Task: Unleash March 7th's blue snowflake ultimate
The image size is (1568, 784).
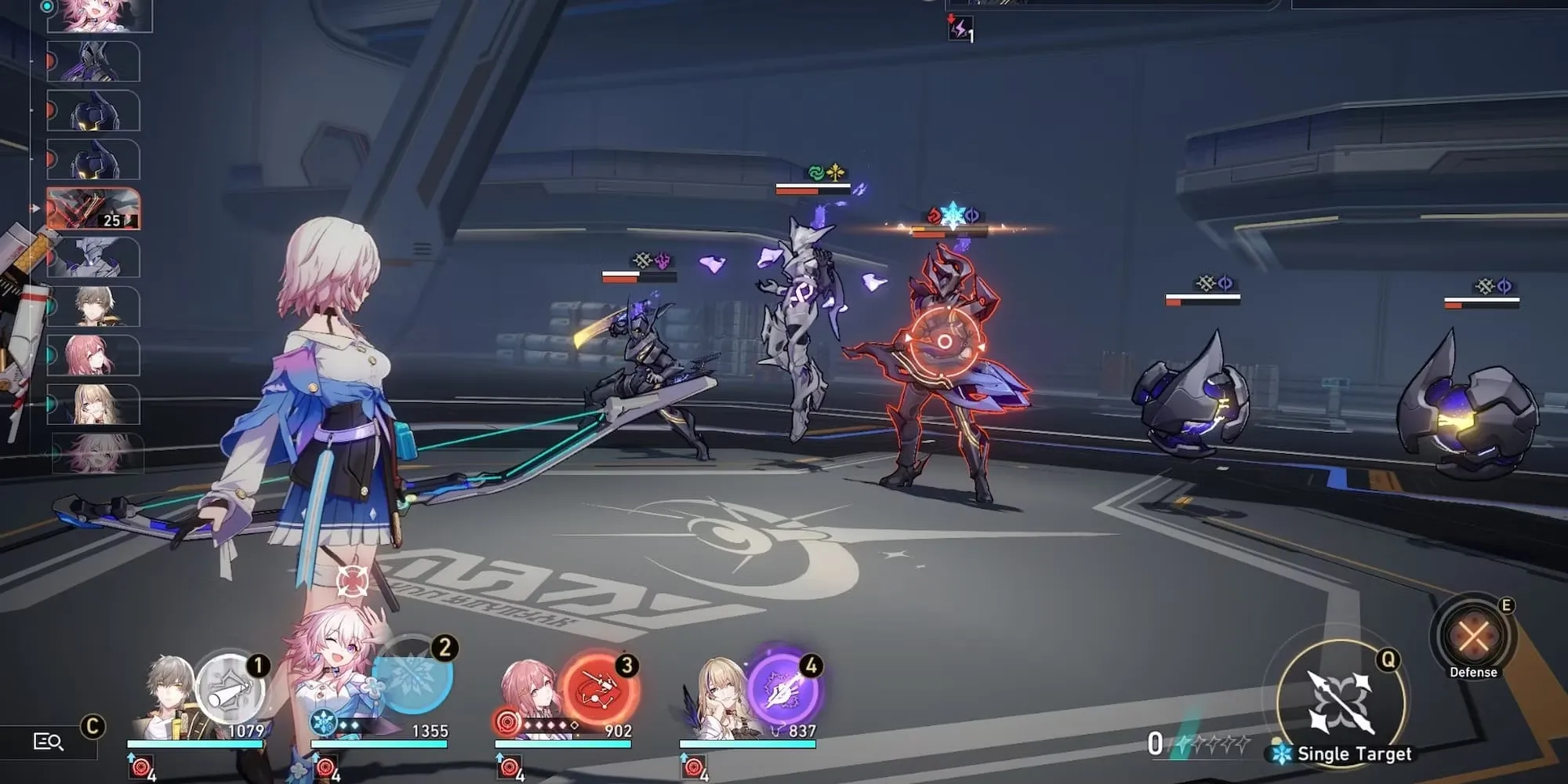Action: pyautogui.click(x=412, y=676)
